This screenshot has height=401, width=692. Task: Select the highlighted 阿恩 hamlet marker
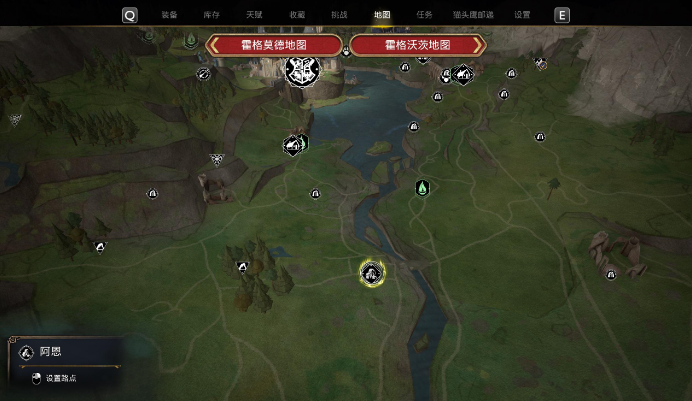[372, 271]
